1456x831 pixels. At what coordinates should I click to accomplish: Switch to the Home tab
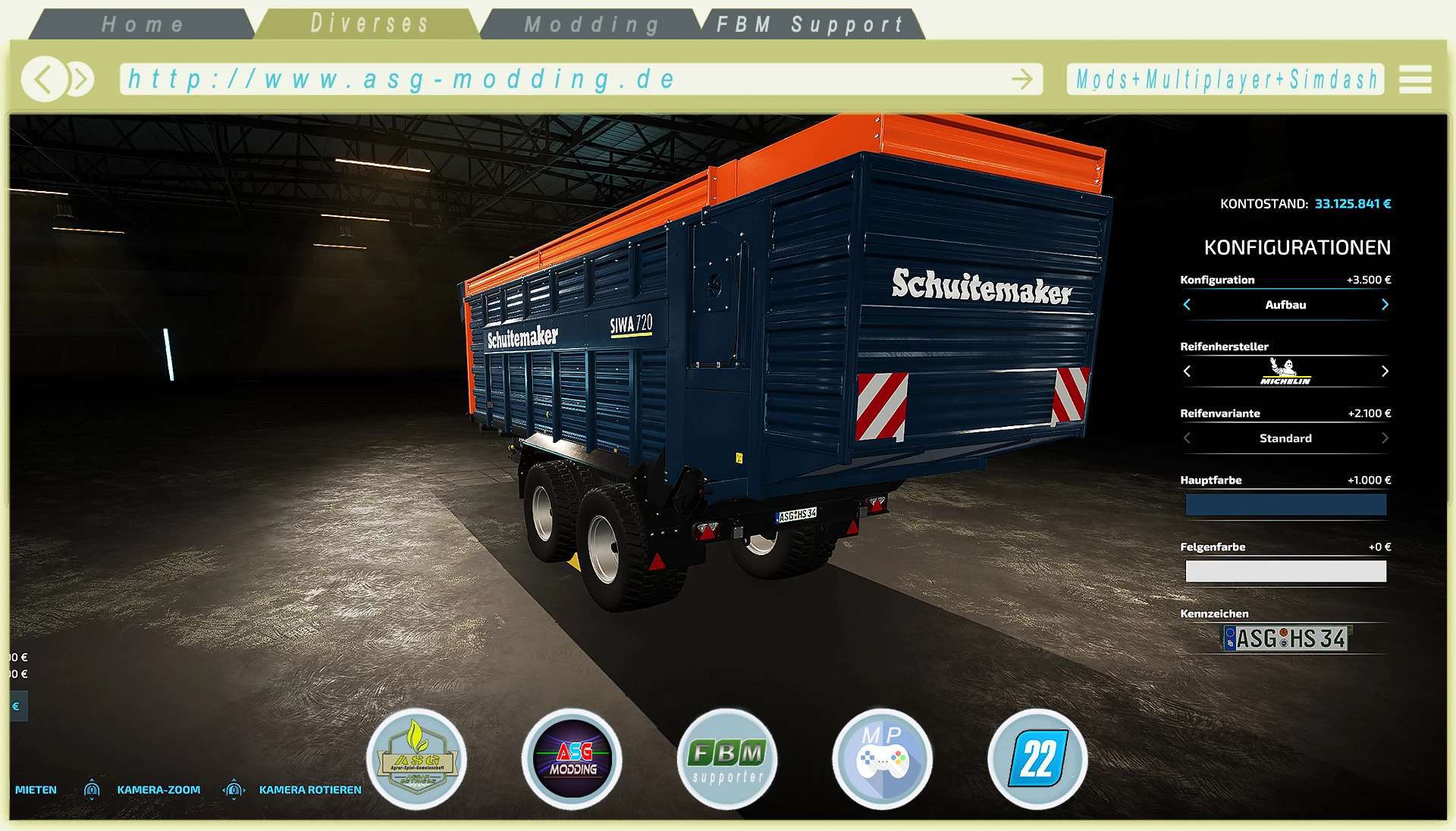pos(143,24)
